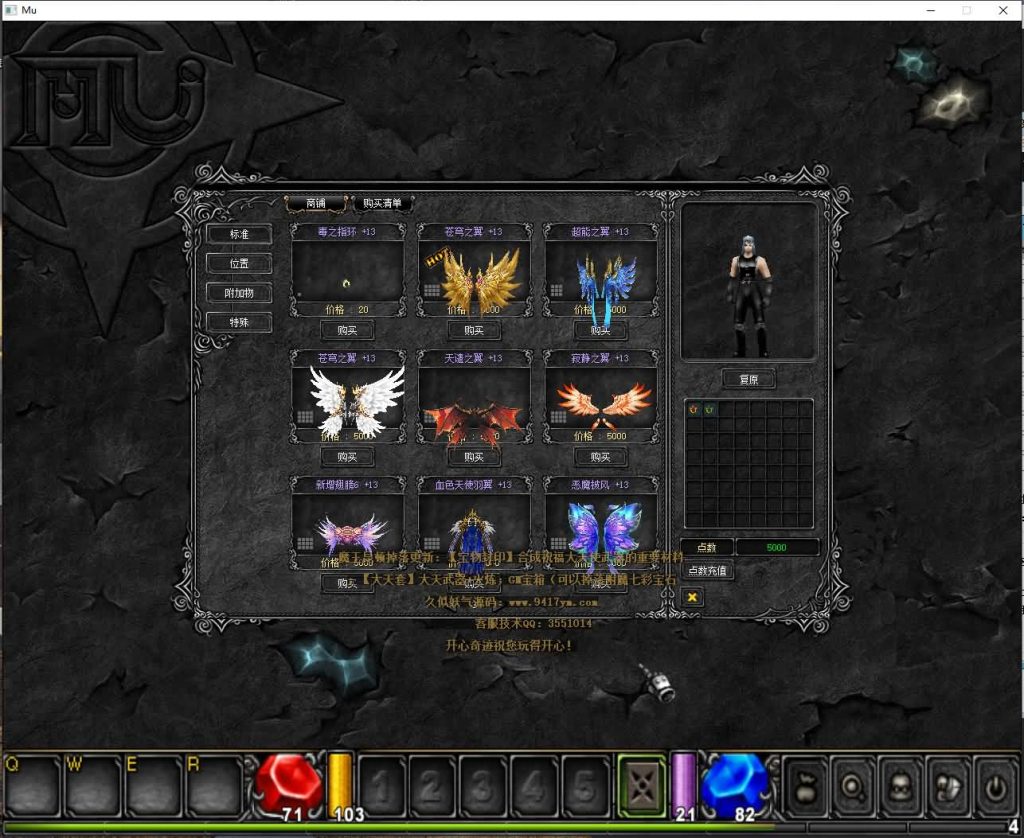The width and height of the screenshot is (1024, 838).
Task: Close the shop with the yellow X
Action: (692, 597)
